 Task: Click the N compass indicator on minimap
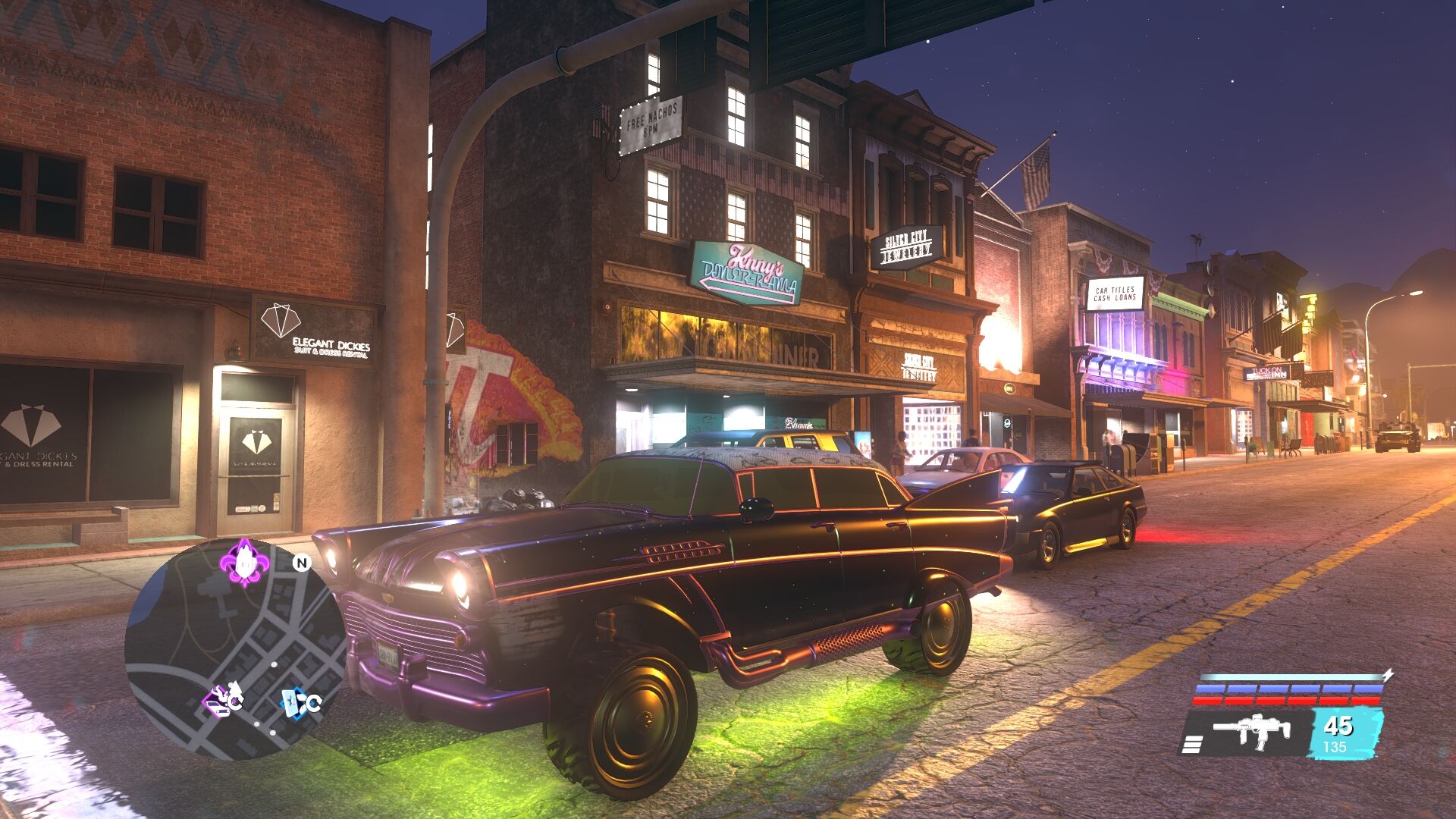(x=302, y=563)
